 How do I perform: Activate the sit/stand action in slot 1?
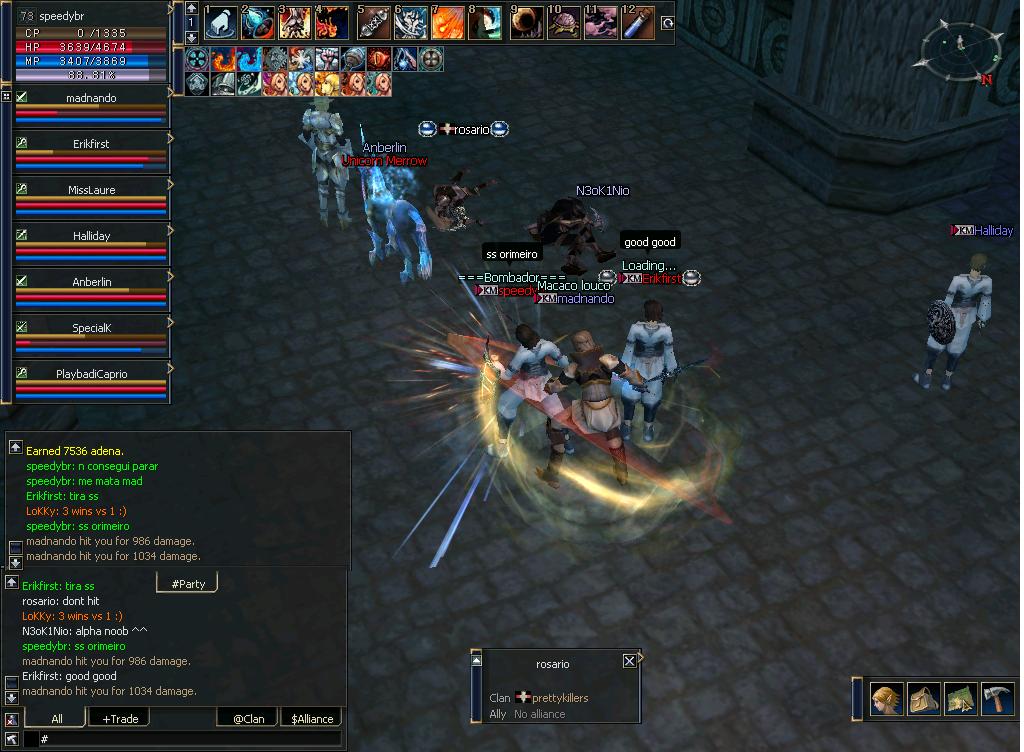(220, 23)
